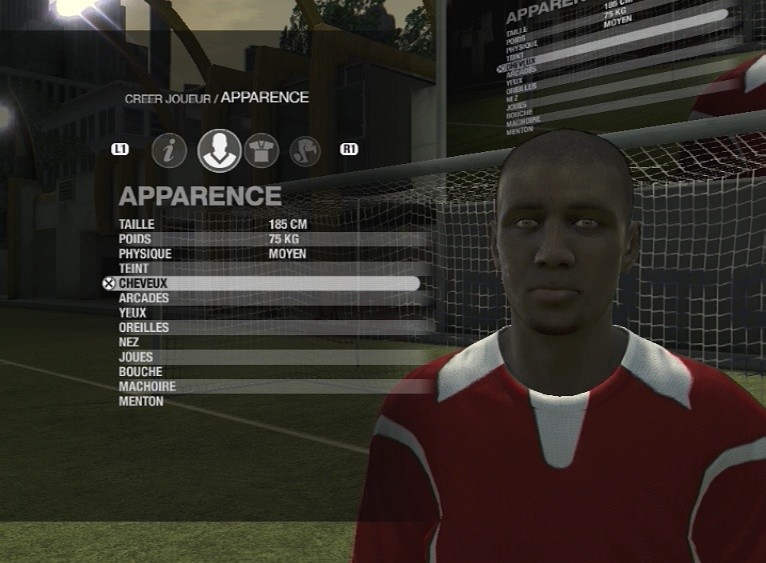Image resolution: width=766 pixels, height=563 pixels.
Task: Open the footballer silhouette tab
Action: point(305,151)
